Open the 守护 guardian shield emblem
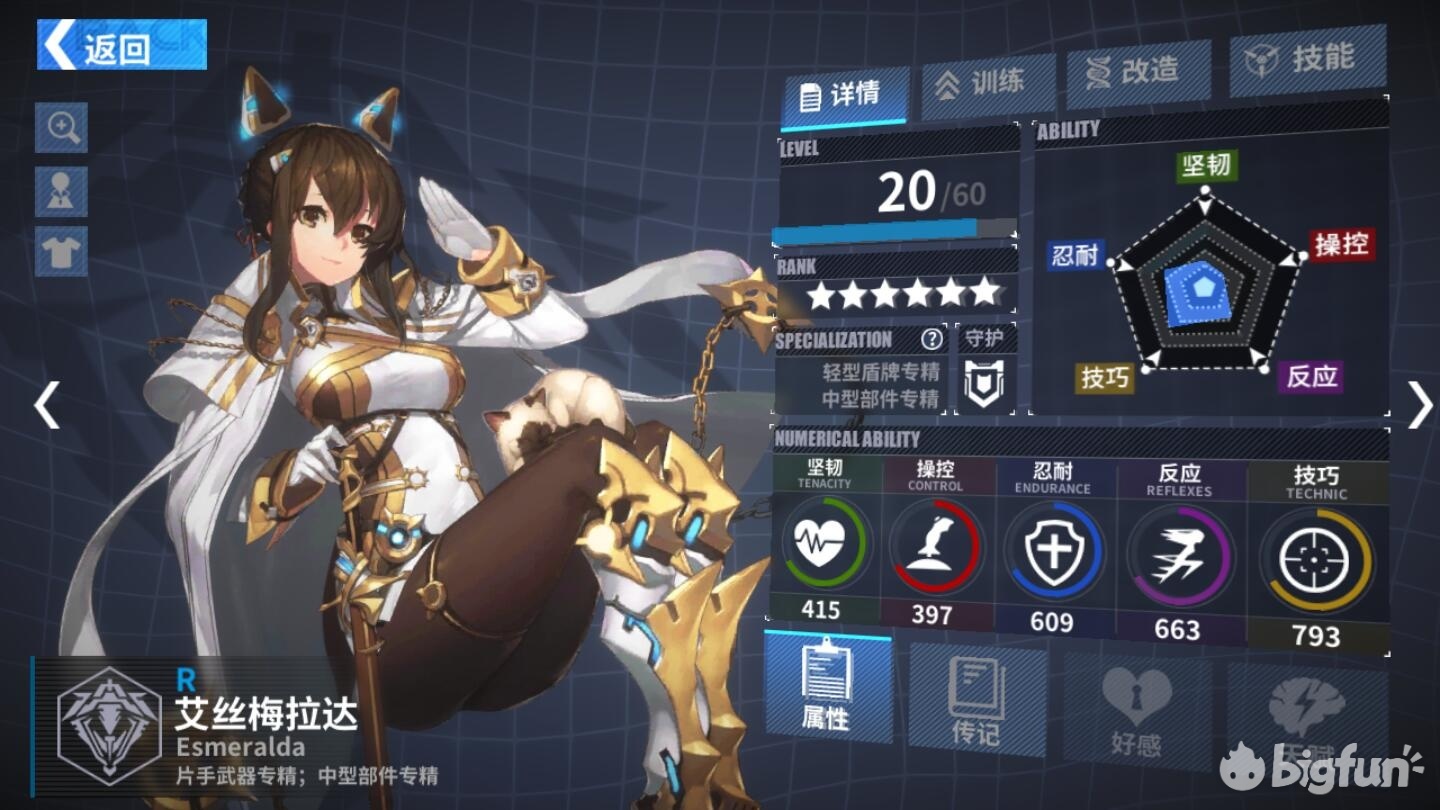 985,380
